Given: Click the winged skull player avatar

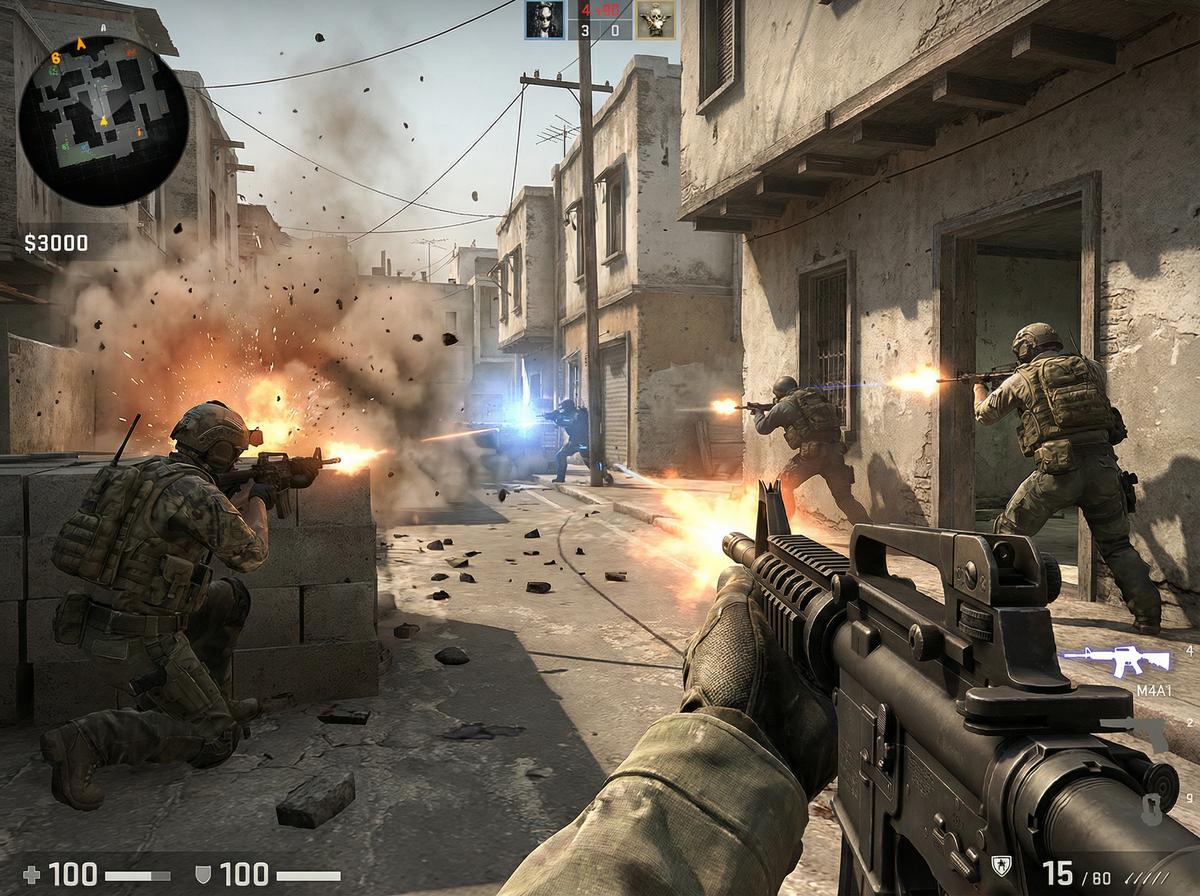Looking at the screenshot, I should coord(655,19).
